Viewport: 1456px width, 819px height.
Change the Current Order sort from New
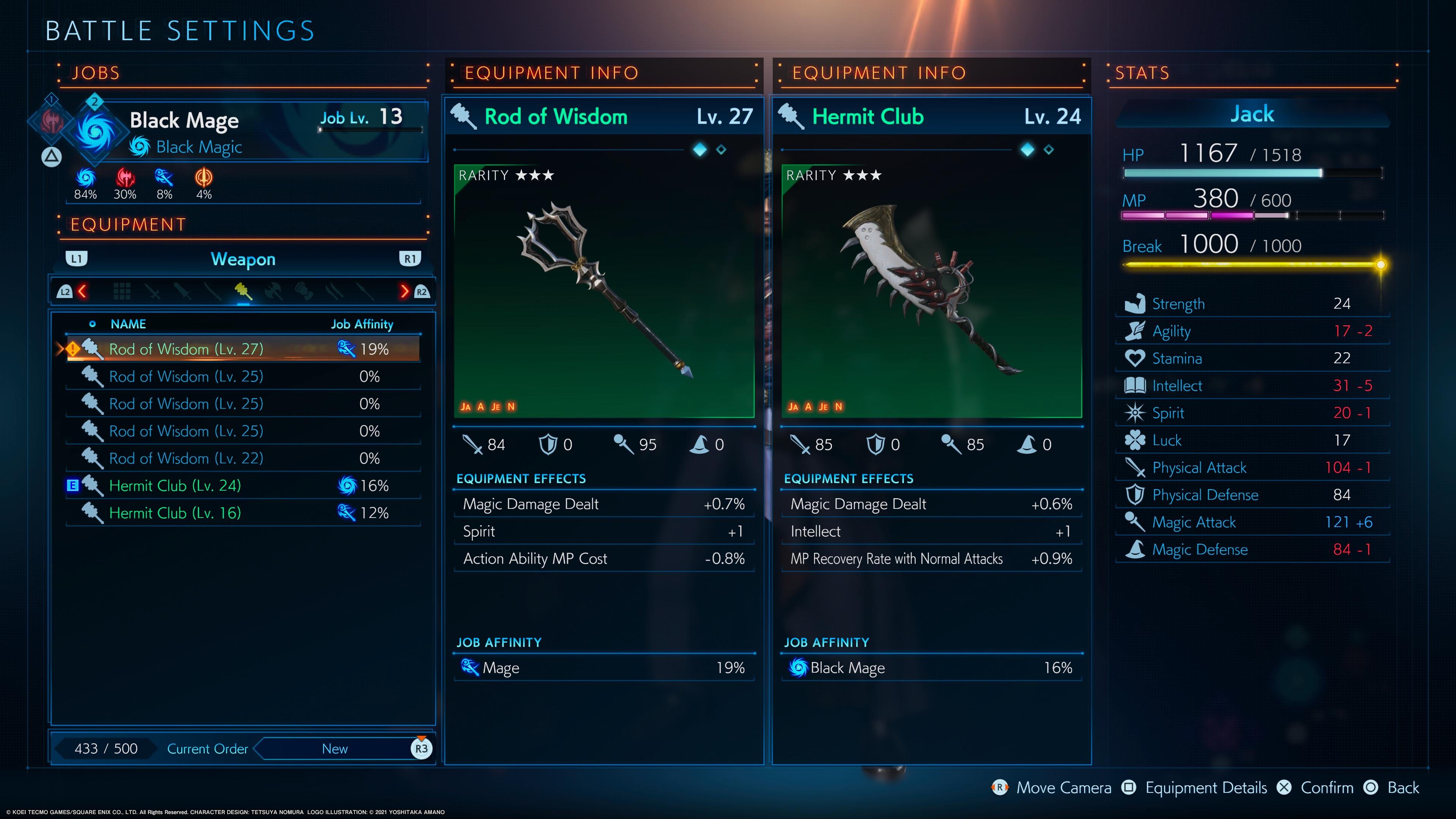tap(334, 749)
